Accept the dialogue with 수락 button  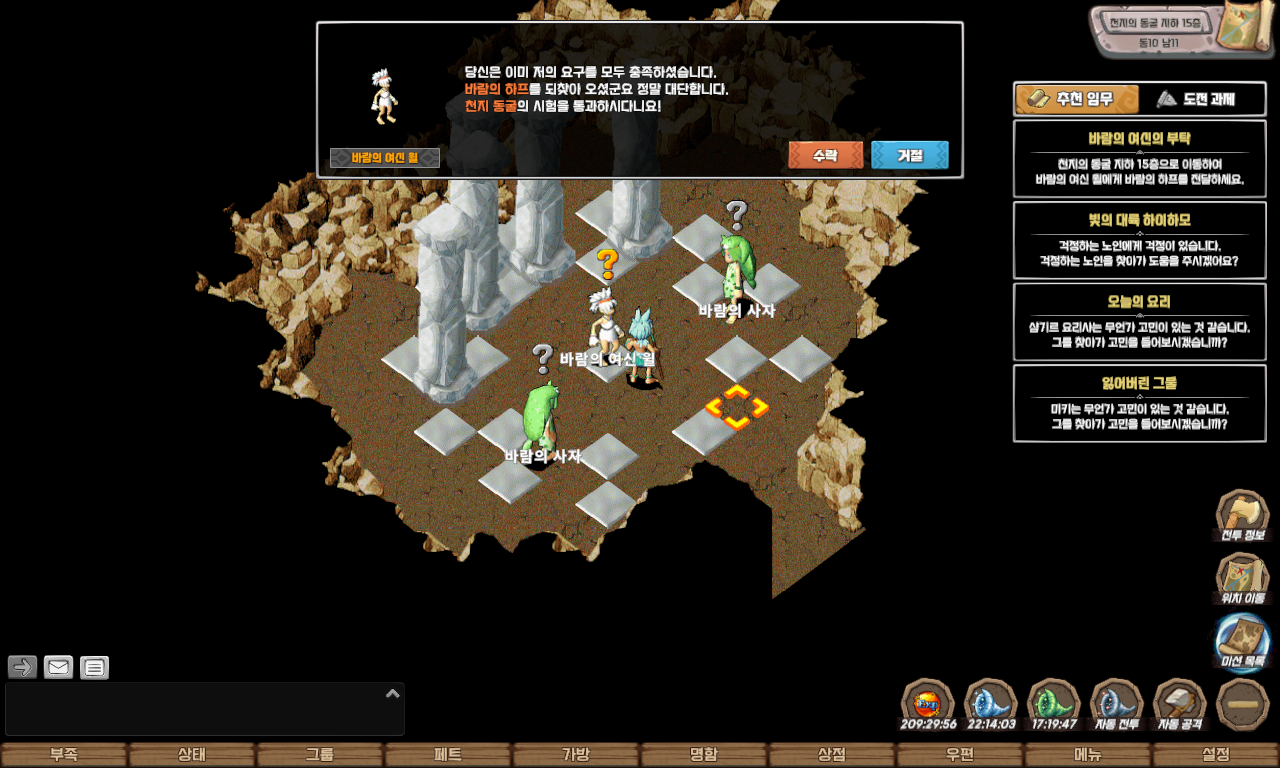[x=825, y=155]
